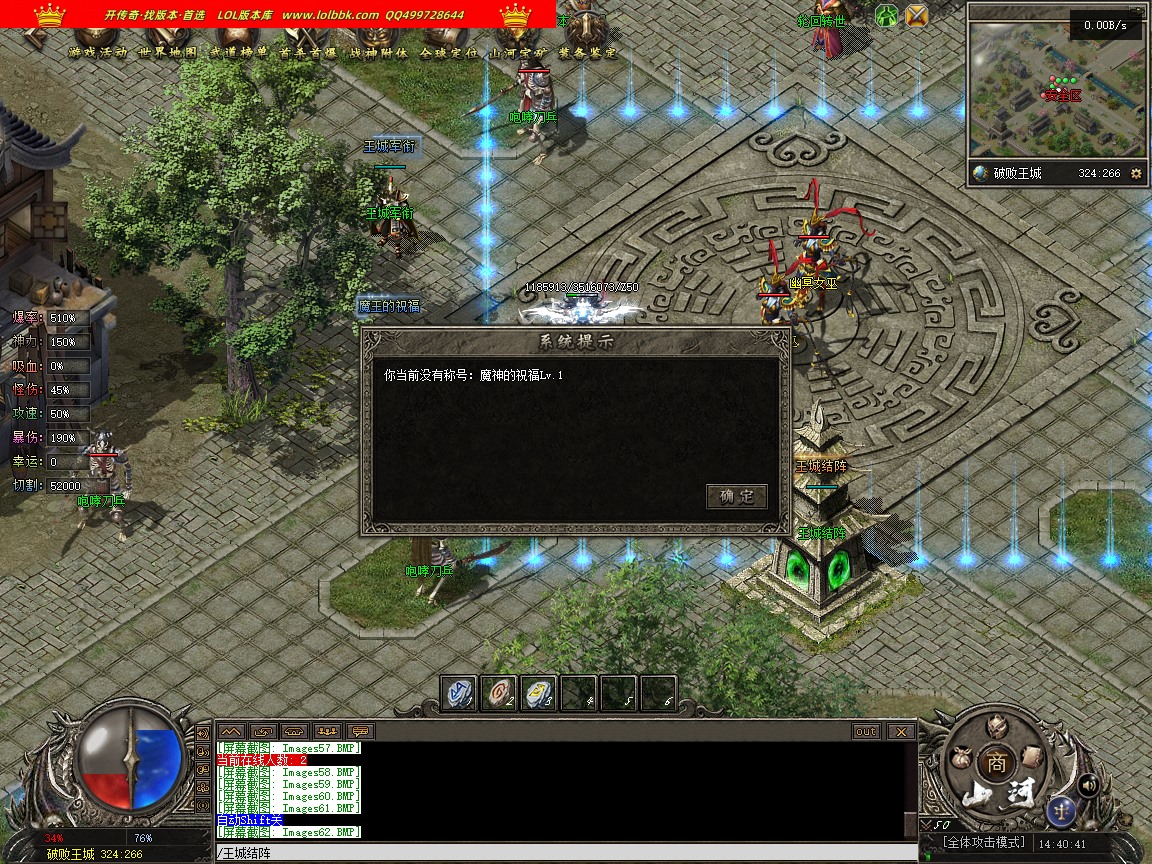Image resolution: width=1152 pixels, height=864 pixels.
Task: Open the 装备鉴定 equipment appraisal
Action: (x=588, y=52)
